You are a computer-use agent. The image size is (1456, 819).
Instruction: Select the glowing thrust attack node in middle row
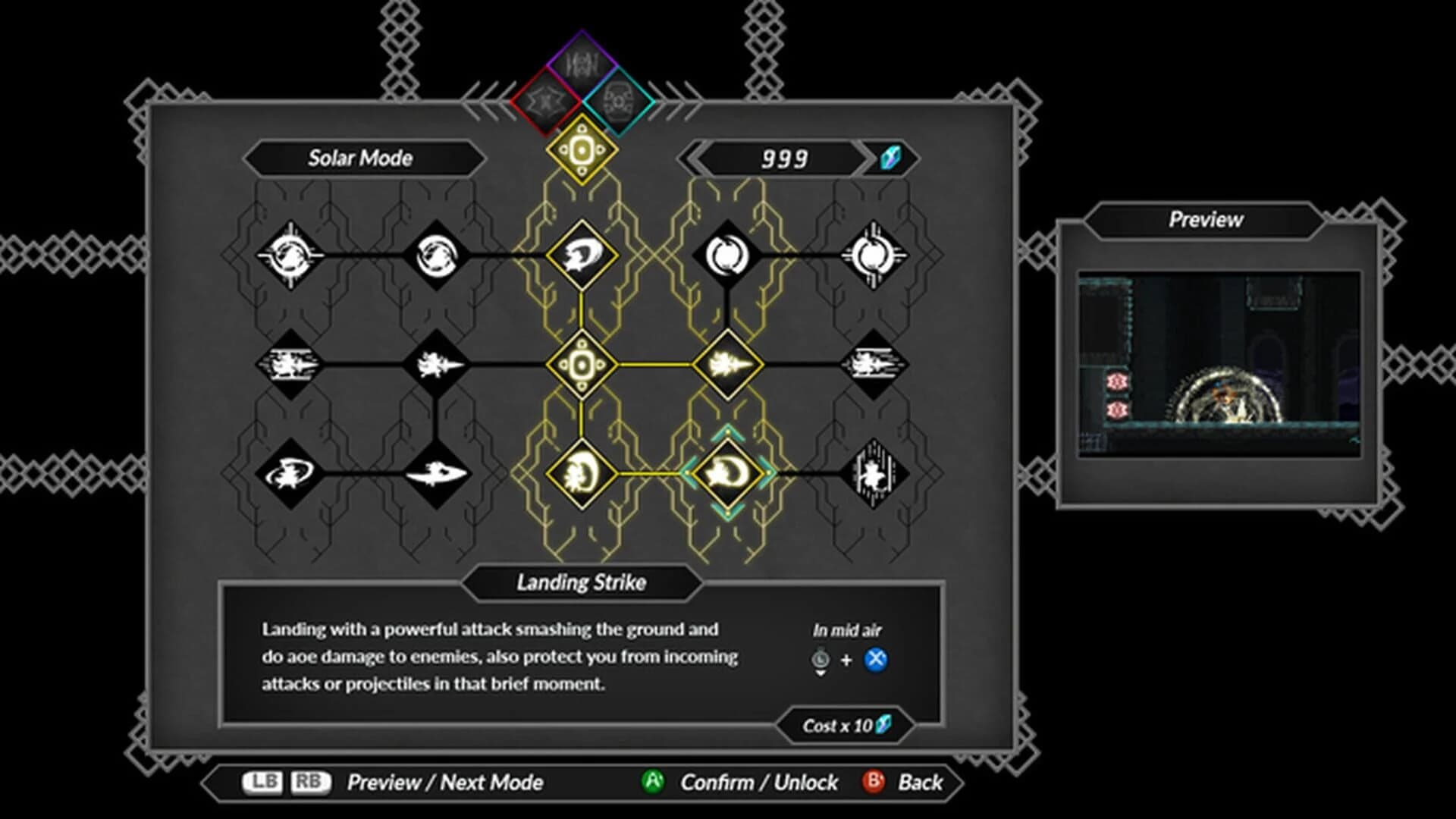click(x=728, y=362)
